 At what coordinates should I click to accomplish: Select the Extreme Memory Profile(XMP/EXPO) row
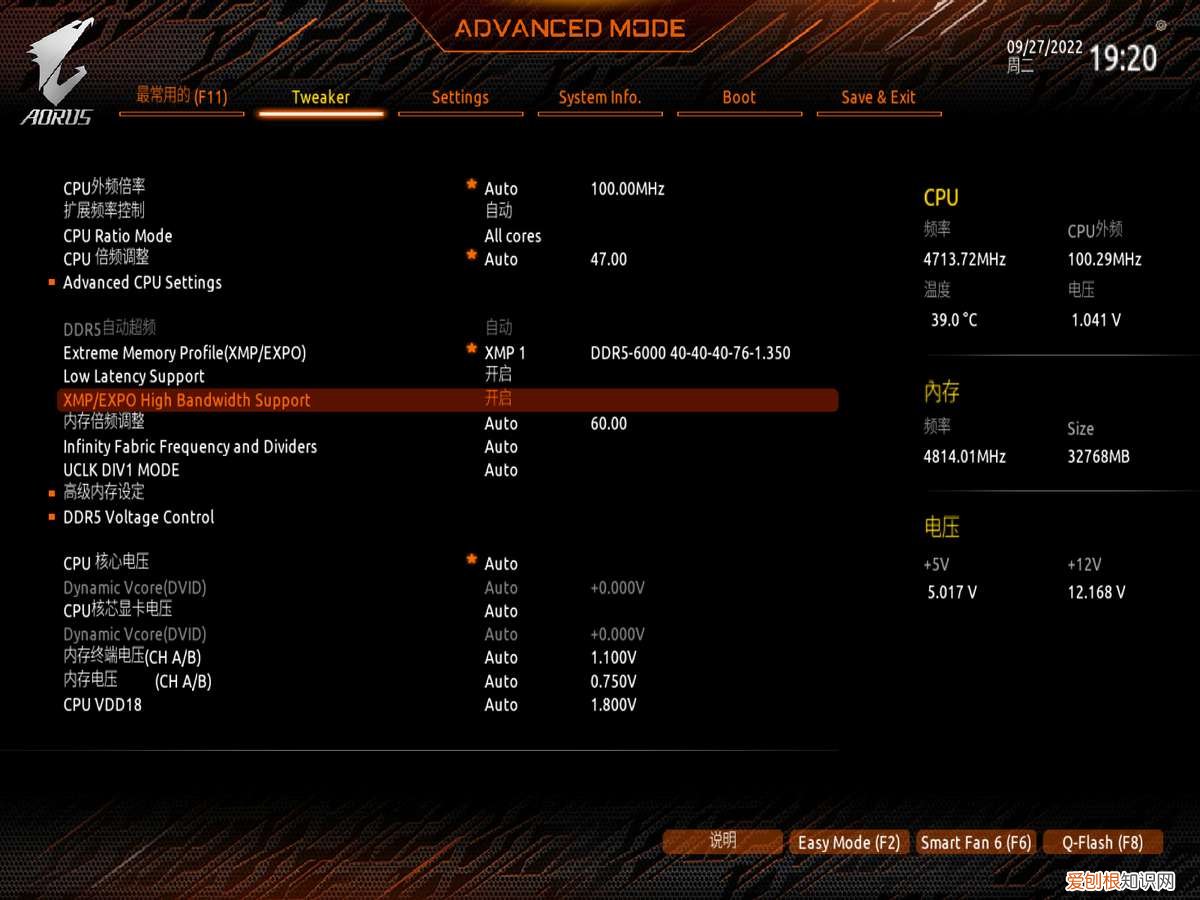(x=185, y=353)
